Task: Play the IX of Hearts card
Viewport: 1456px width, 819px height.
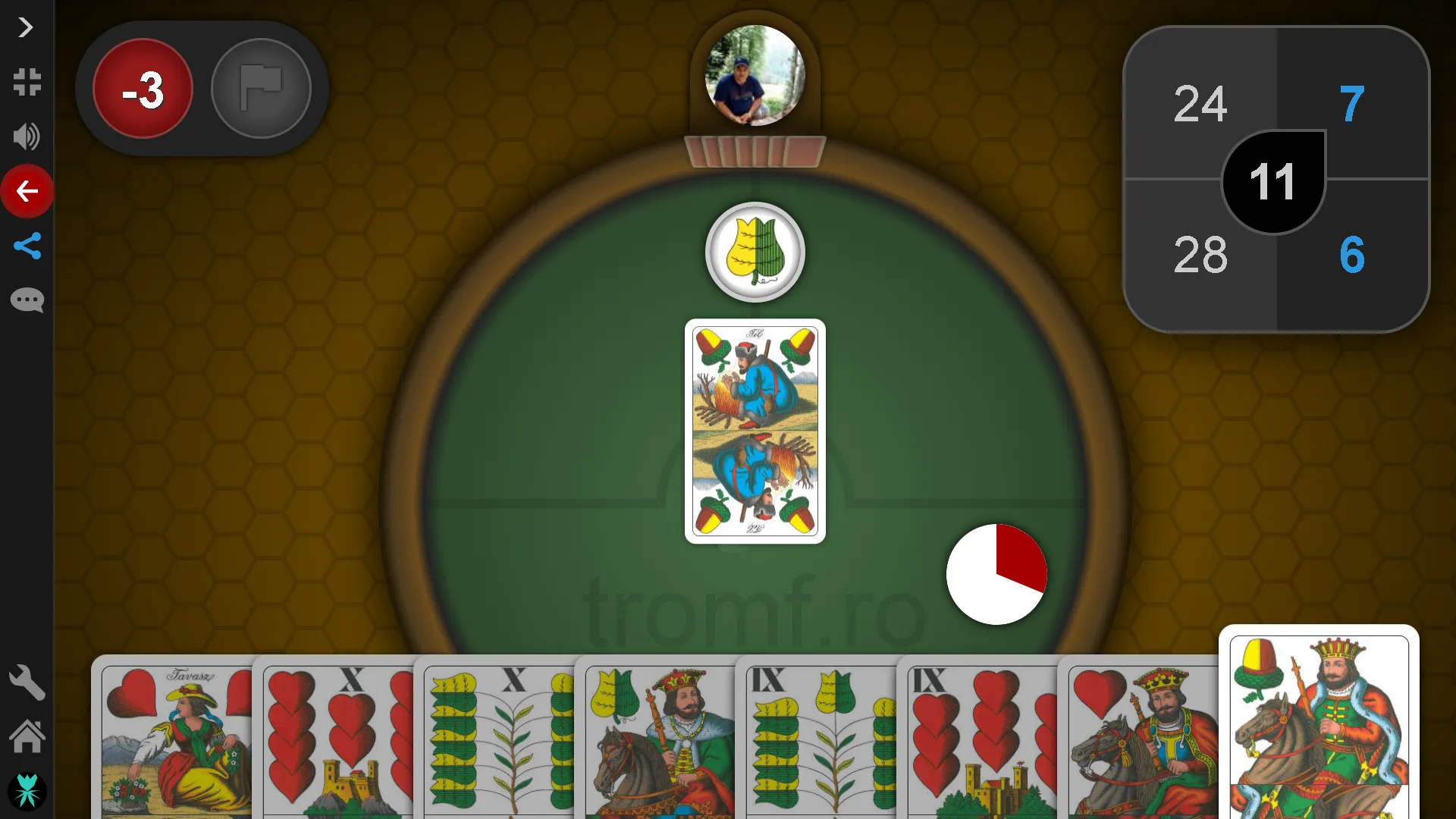Action: point(978,739)
